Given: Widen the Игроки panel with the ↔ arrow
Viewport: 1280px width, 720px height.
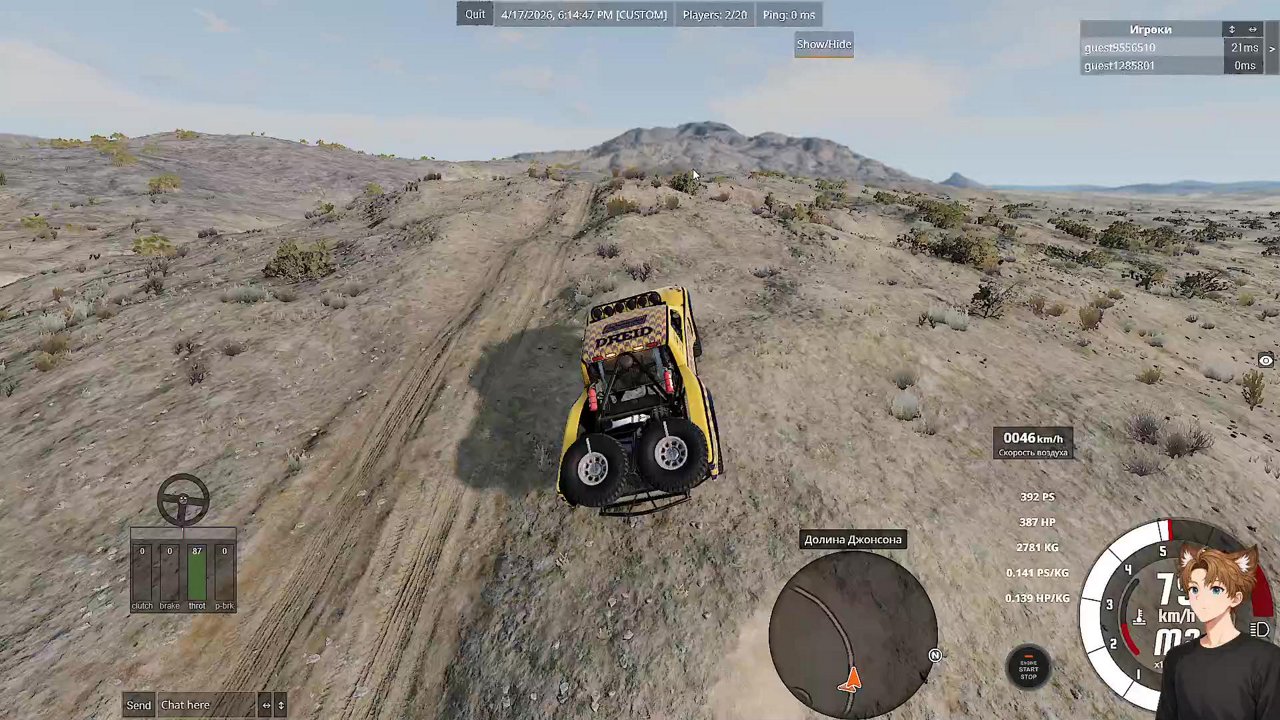Looking at the screenshot, I should pos(1253,30).
